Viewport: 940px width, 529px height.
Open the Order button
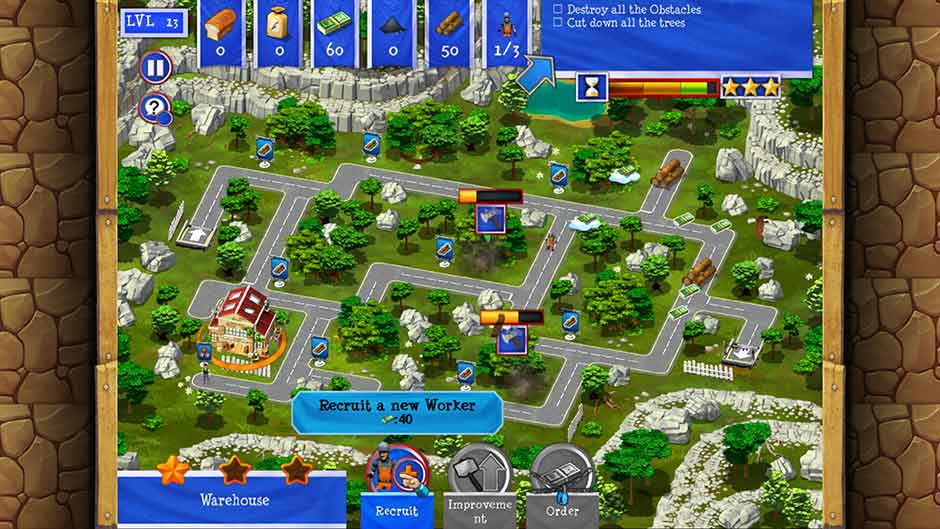[x=560, y=480]
